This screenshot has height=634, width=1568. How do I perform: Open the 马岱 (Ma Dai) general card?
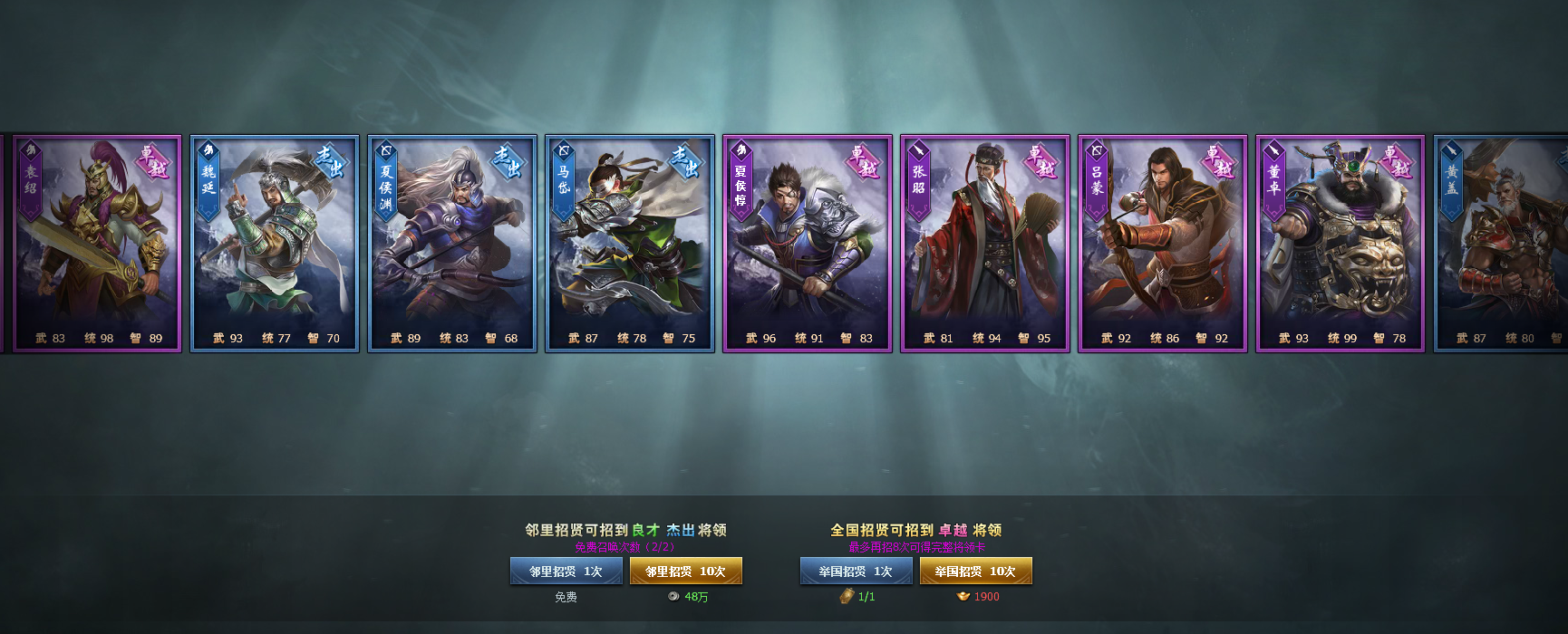tap(630, 244)
